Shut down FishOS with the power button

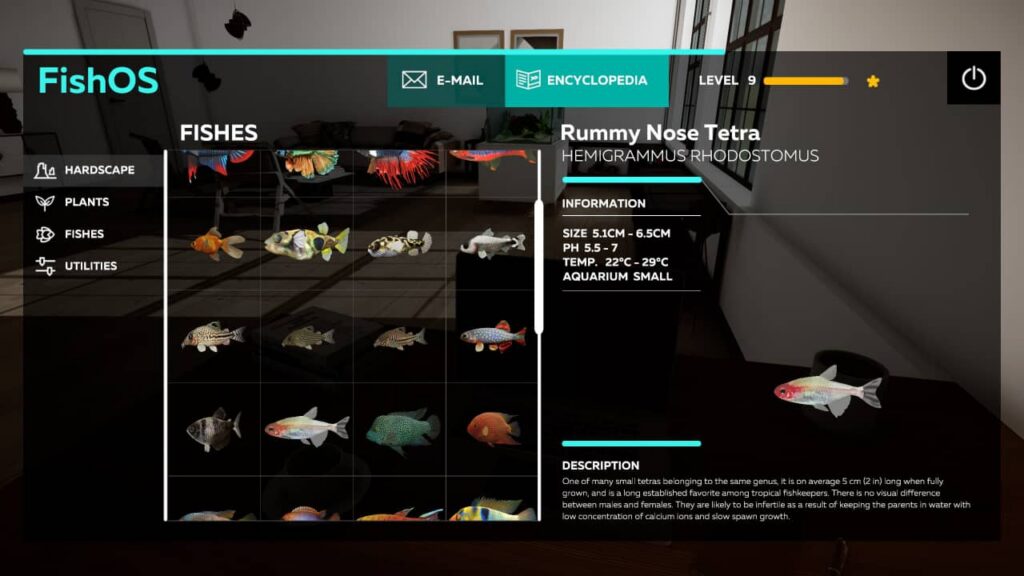click(974, 79)
